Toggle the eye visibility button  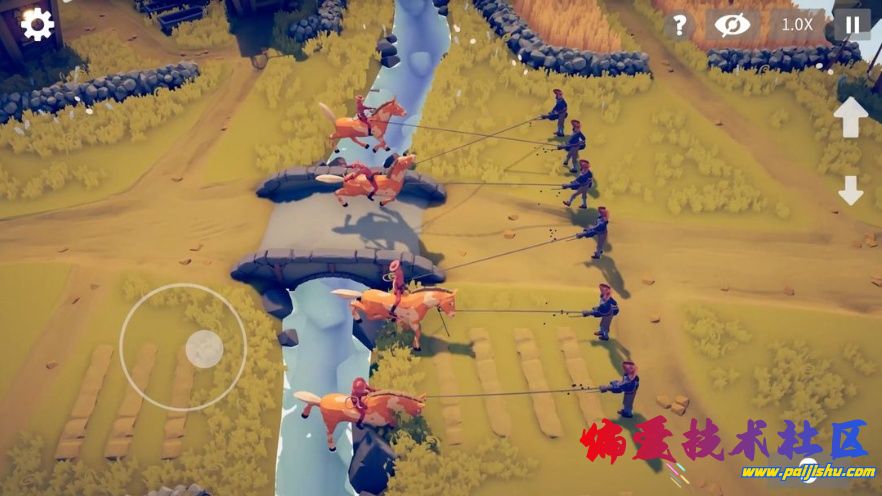(x=731, y=25)
